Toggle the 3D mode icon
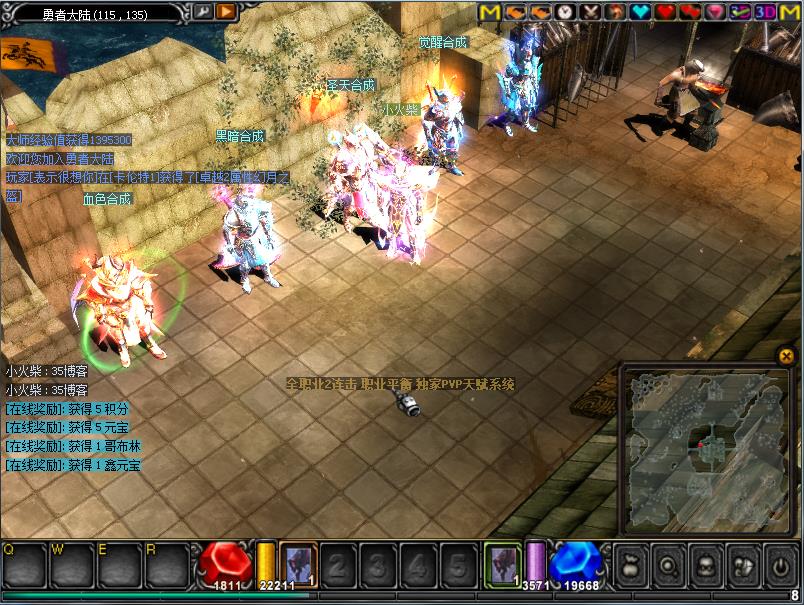The image size is (804, 605). (x=765, y=12)
